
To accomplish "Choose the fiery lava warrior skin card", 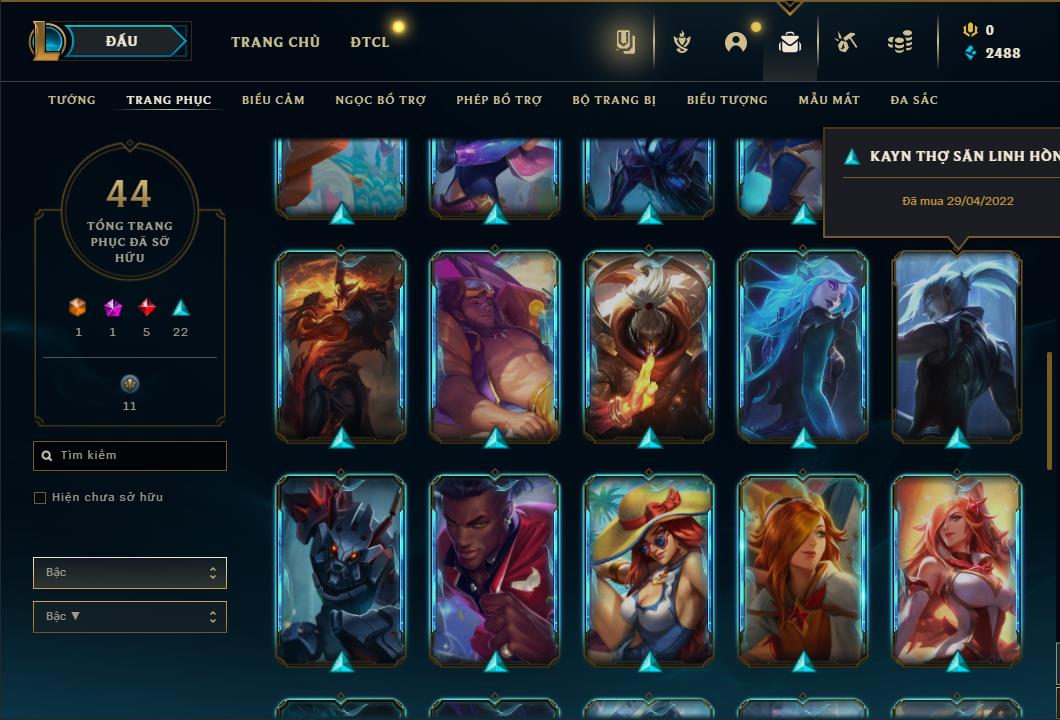I will (341, 343).
